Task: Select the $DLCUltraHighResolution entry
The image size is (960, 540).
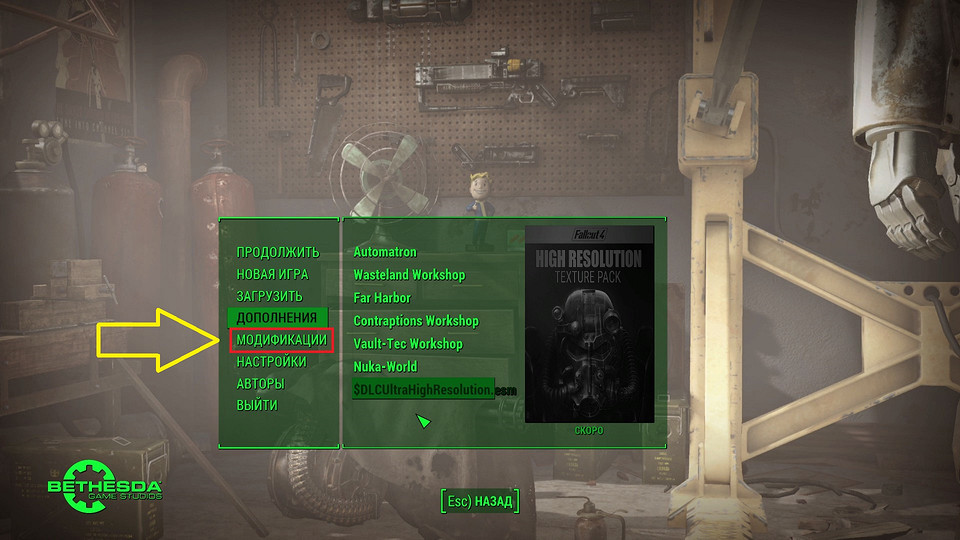Action: click(x=422, y=390)
